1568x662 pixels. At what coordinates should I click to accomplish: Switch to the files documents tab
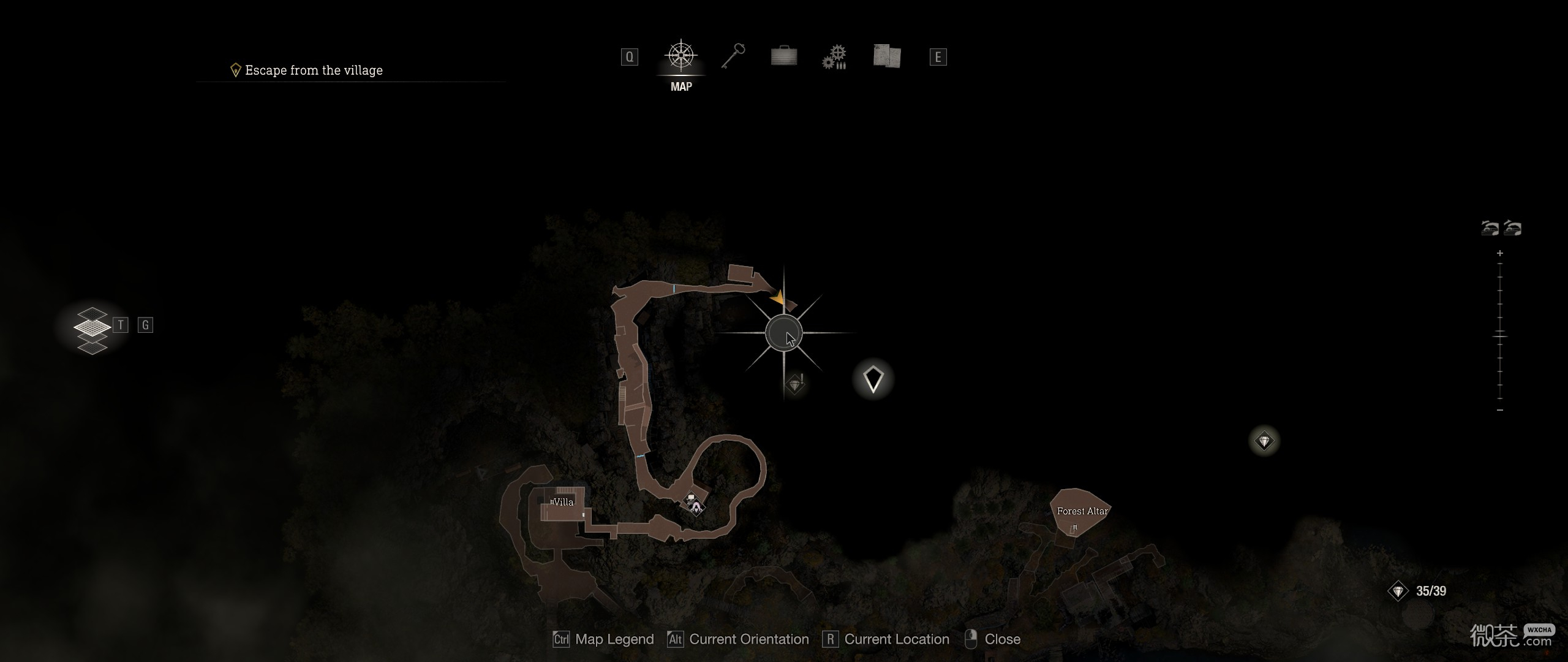point(886,56)
